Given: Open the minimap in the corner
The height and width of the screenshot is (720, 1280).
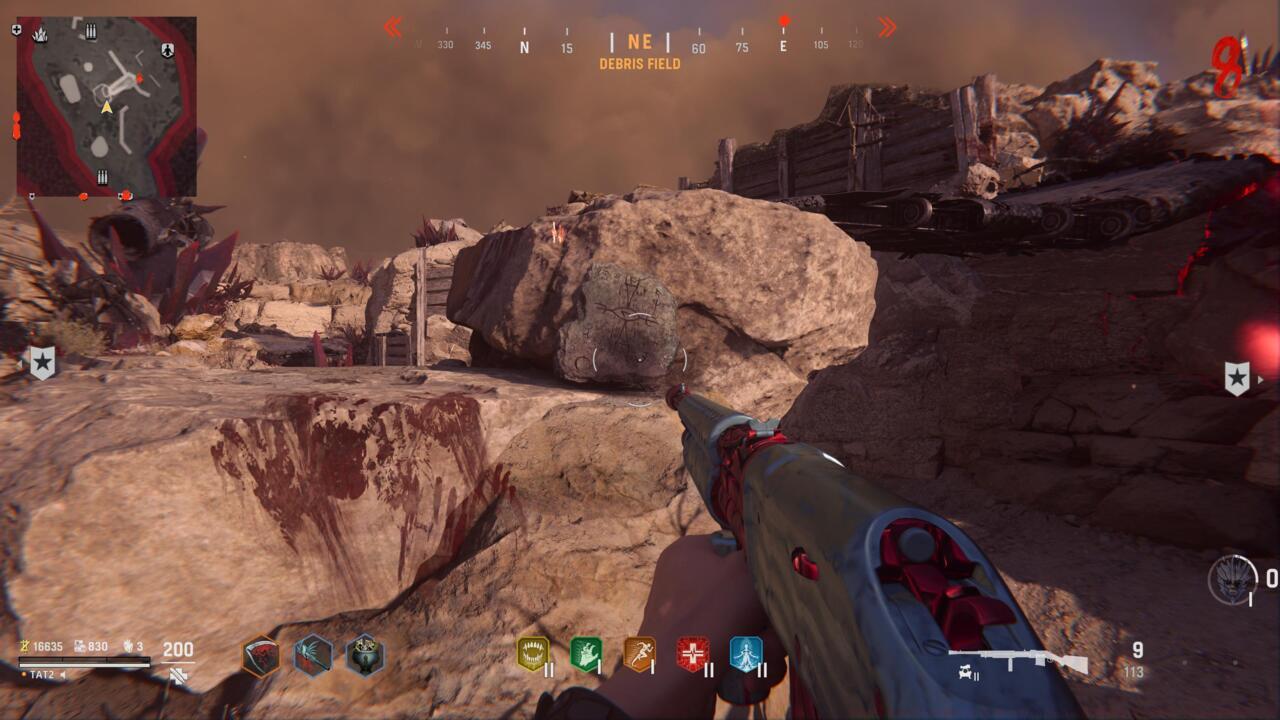Looking at the screenshot, I should [x=106, y=106].
